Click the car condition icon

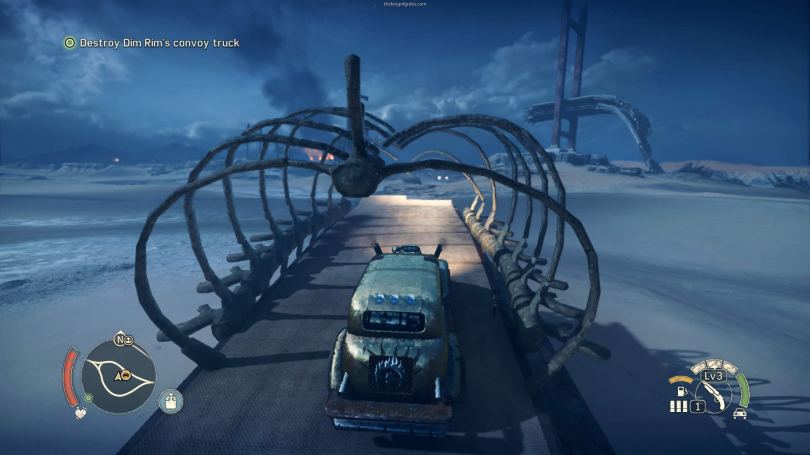[739, 413]
